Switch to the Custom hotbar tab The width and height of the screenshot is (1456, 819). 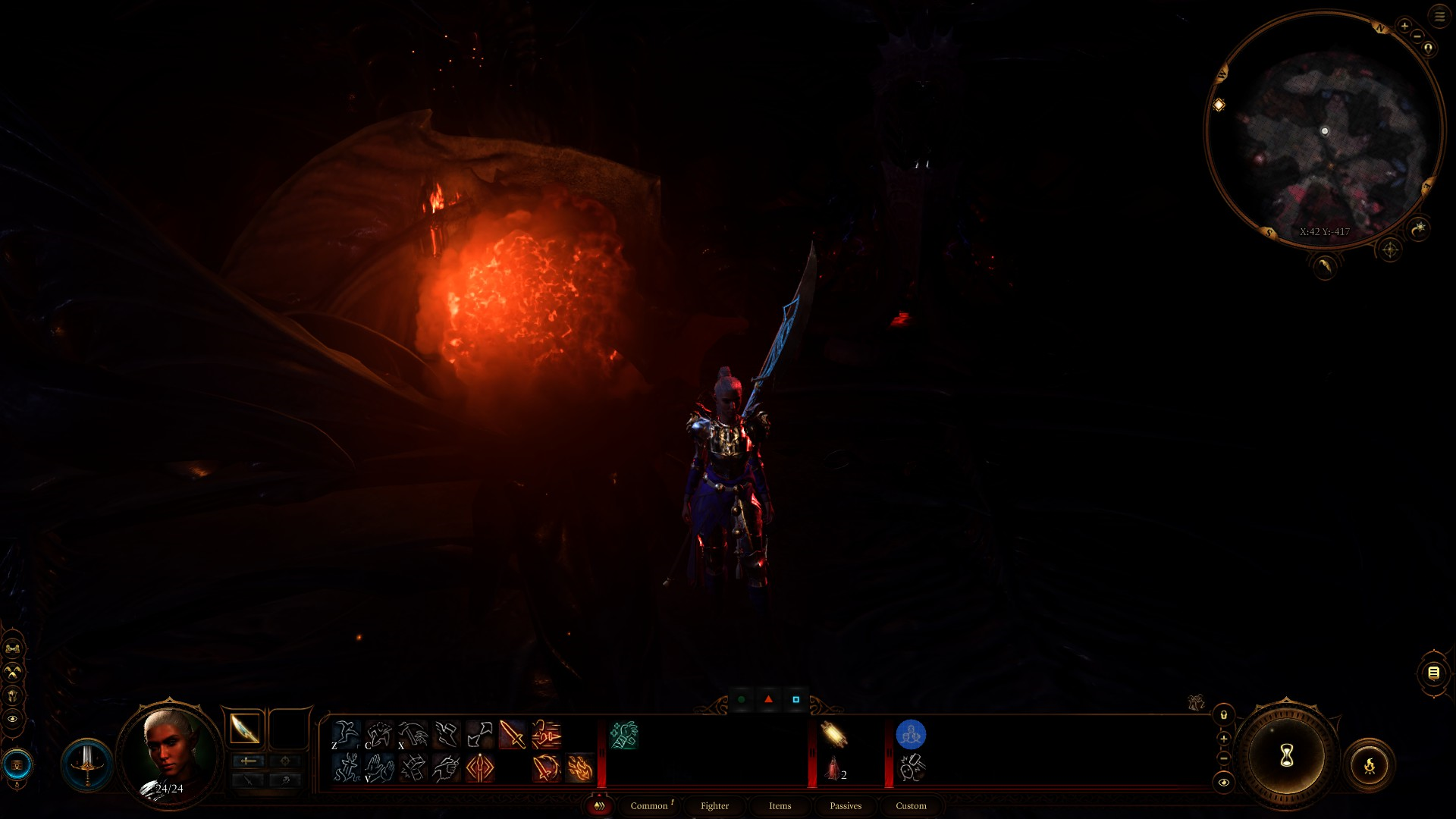click(911, 805)
